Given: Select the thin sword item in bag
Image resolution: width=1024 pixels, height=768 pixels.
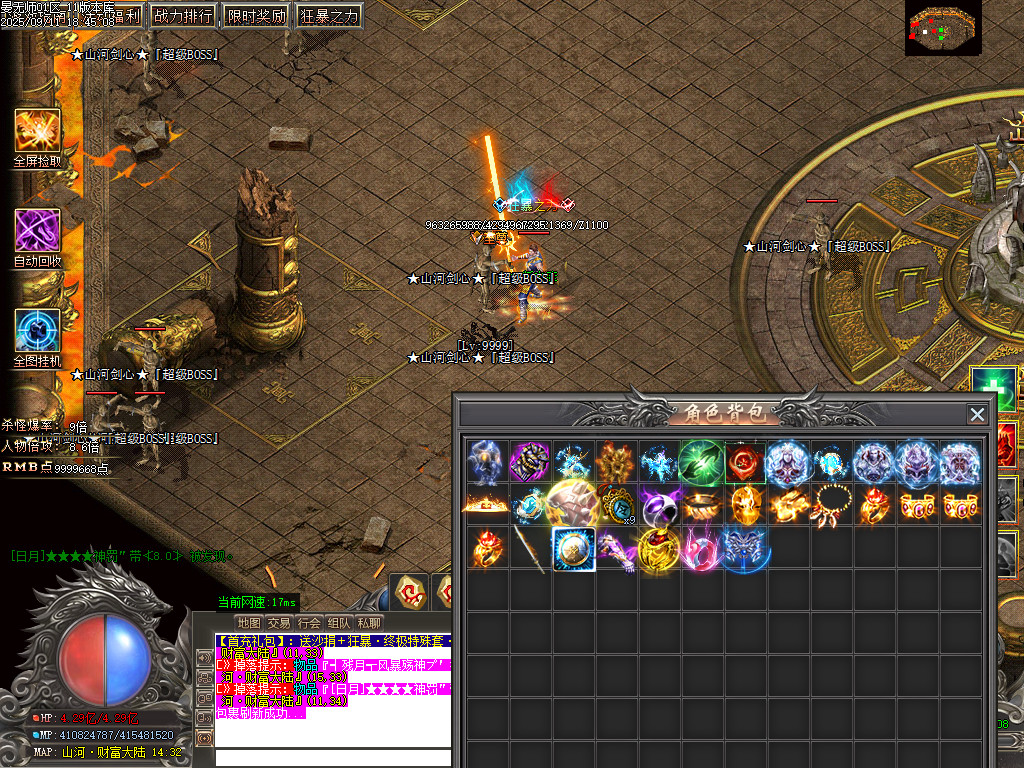Looking at the screenshot, I should click(x=529, y=550).
